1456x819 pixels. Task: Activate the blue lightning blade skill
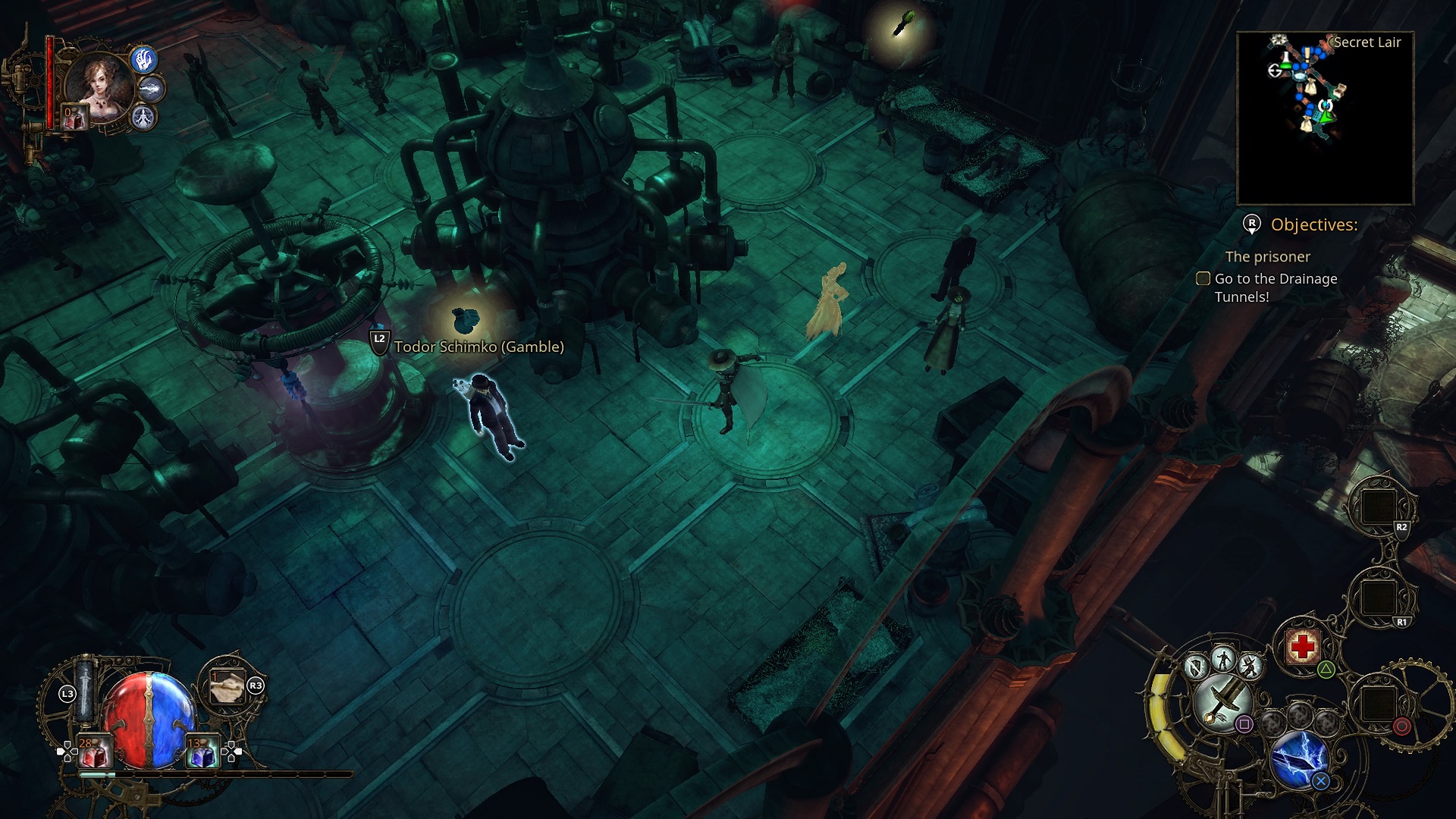(1298, 757)
